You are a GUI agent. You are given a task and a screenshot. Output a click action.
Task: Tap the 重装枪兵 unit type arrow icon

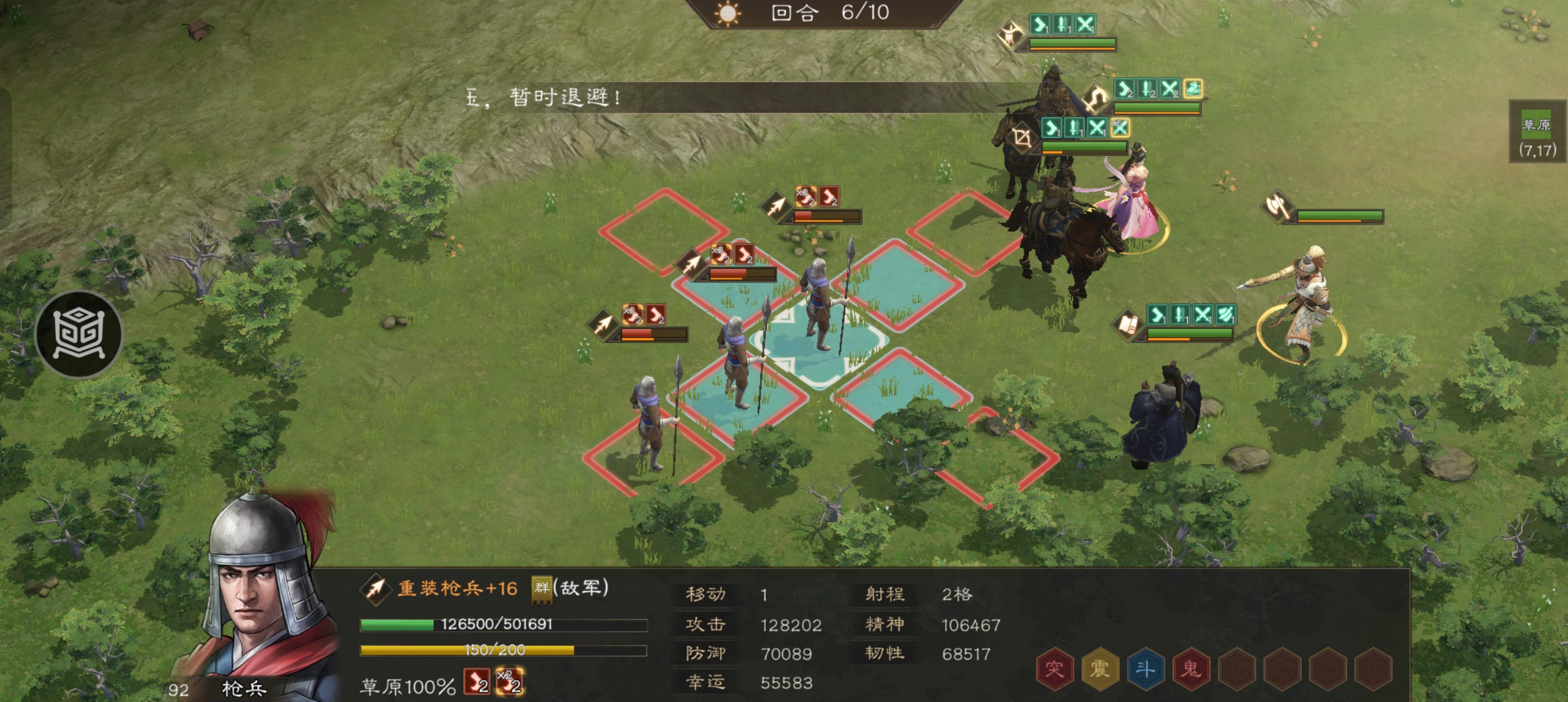[375, 589]
